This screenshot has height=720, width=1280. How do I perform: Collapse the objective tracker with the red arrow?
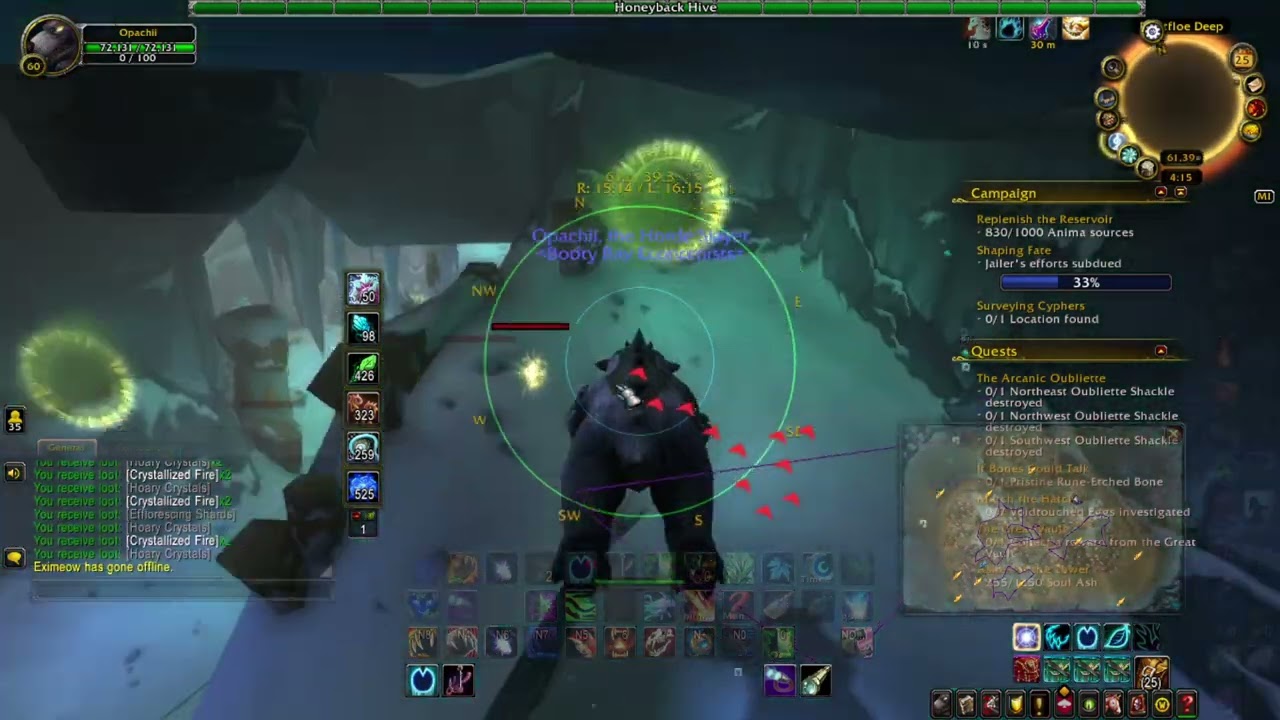click(x=1162, y=192)
